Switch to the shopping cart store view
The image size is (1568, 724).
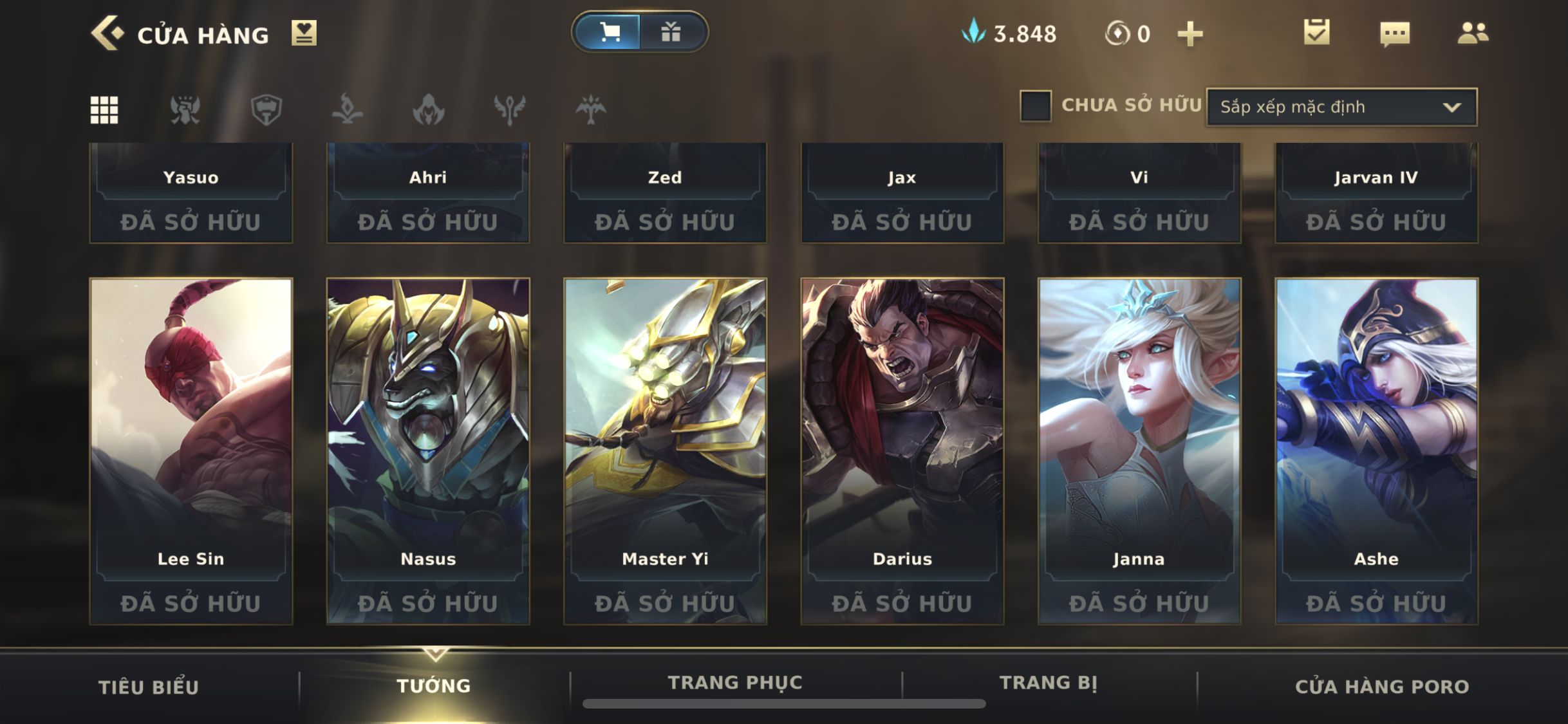point(608,32)
